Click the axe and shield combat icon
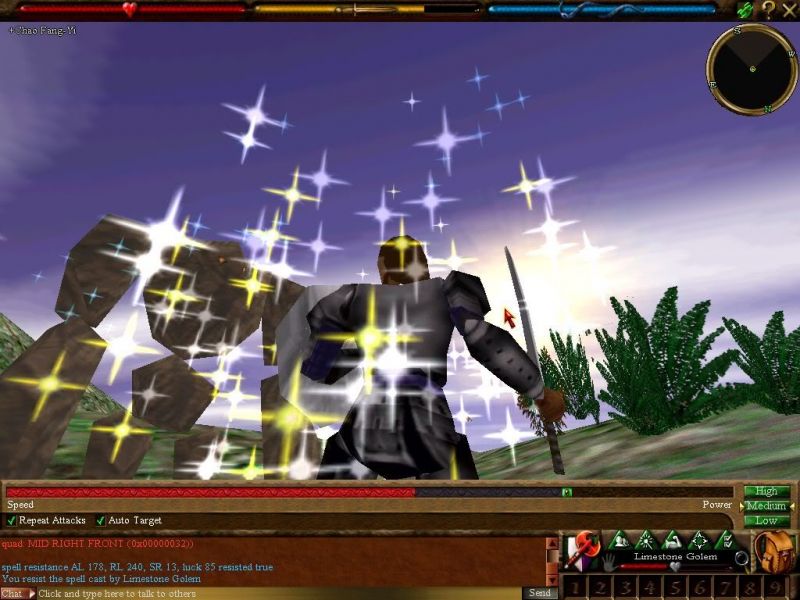 tap(580, 548)
